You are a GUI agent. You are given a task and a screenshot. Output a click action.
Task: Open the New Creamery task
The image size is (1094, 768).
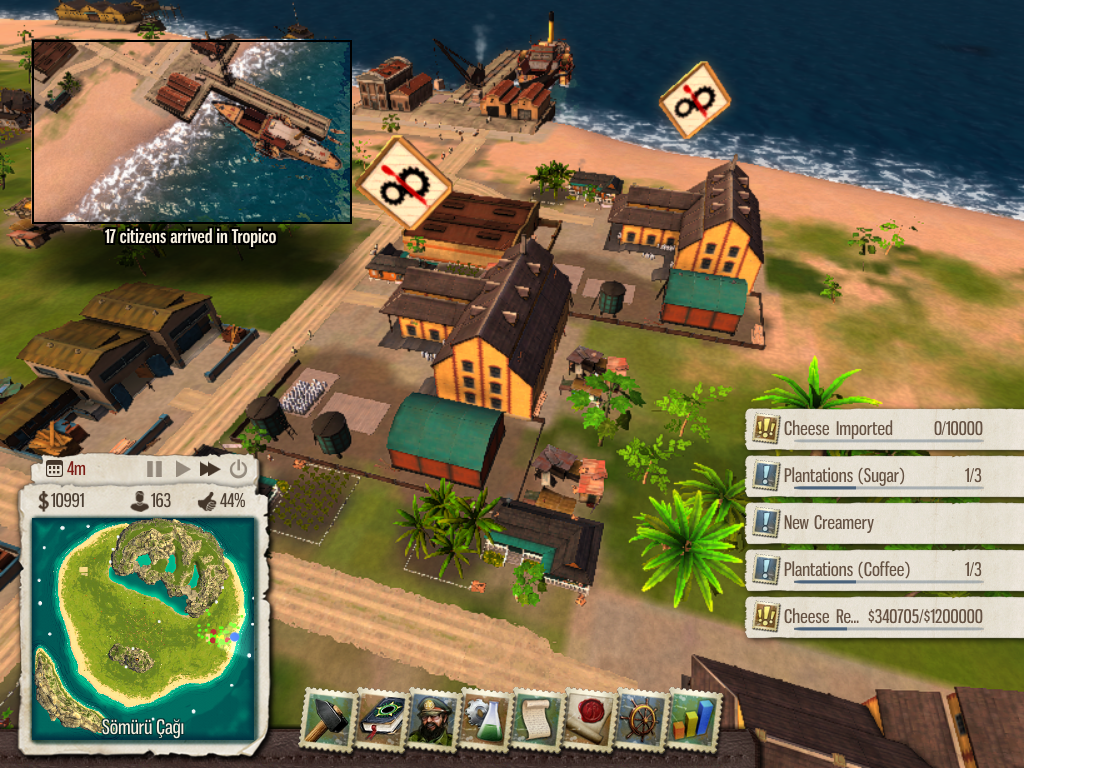tap(884, 523)
